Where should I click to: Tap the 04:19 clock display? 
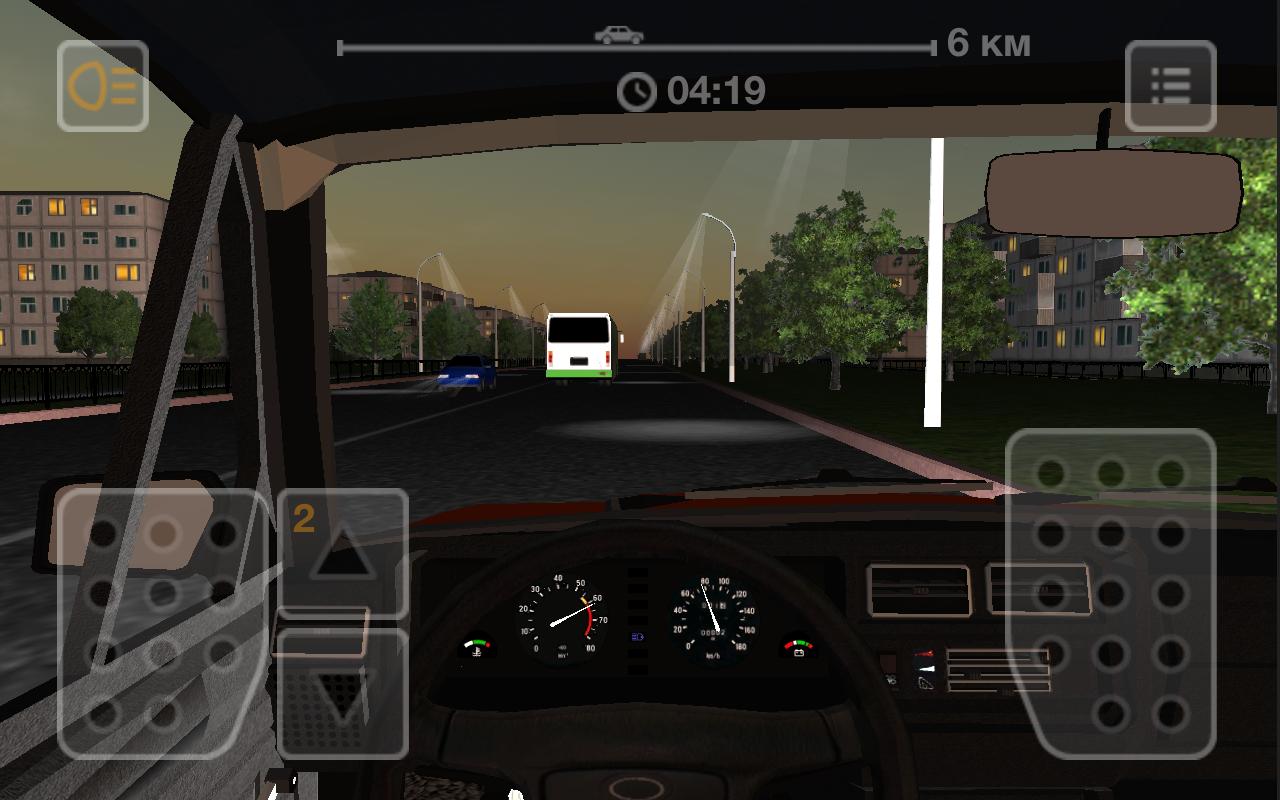[x=693, y=89]
